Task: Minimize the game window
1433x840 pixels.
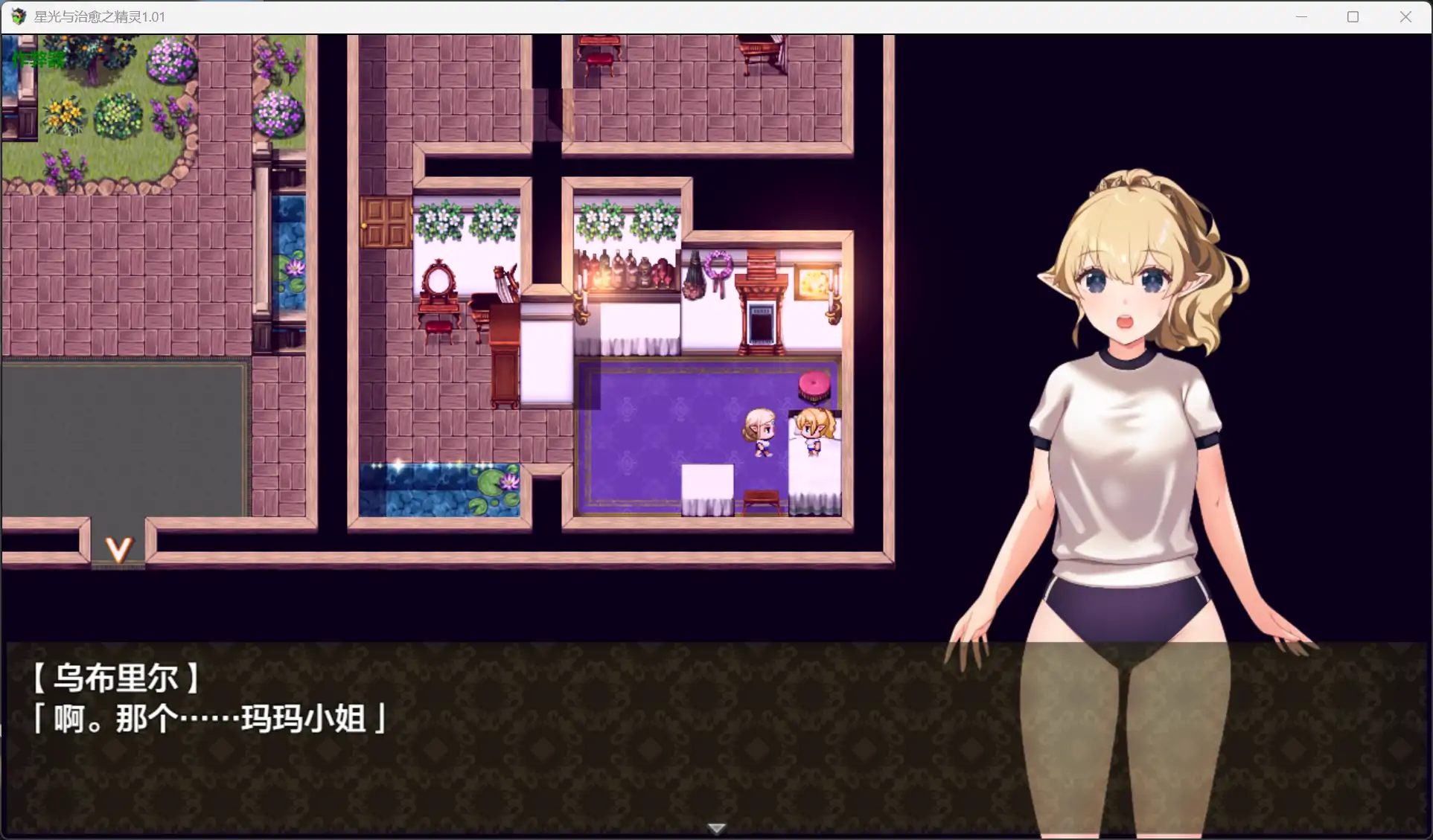Action: [1301, 16]
